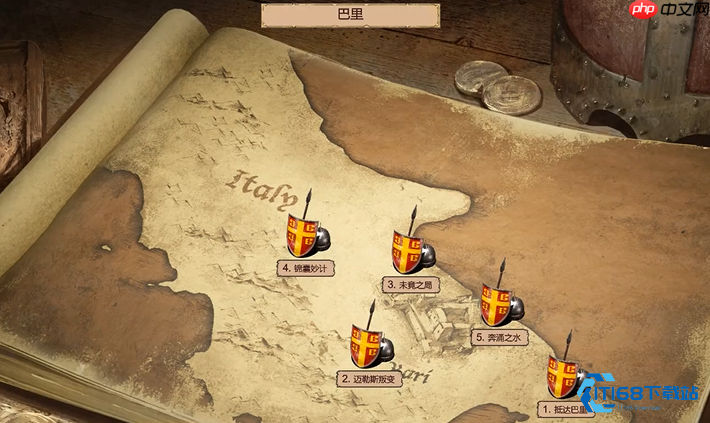
Task: Click the php中文网 watermark logo
Action: point(663,10)
